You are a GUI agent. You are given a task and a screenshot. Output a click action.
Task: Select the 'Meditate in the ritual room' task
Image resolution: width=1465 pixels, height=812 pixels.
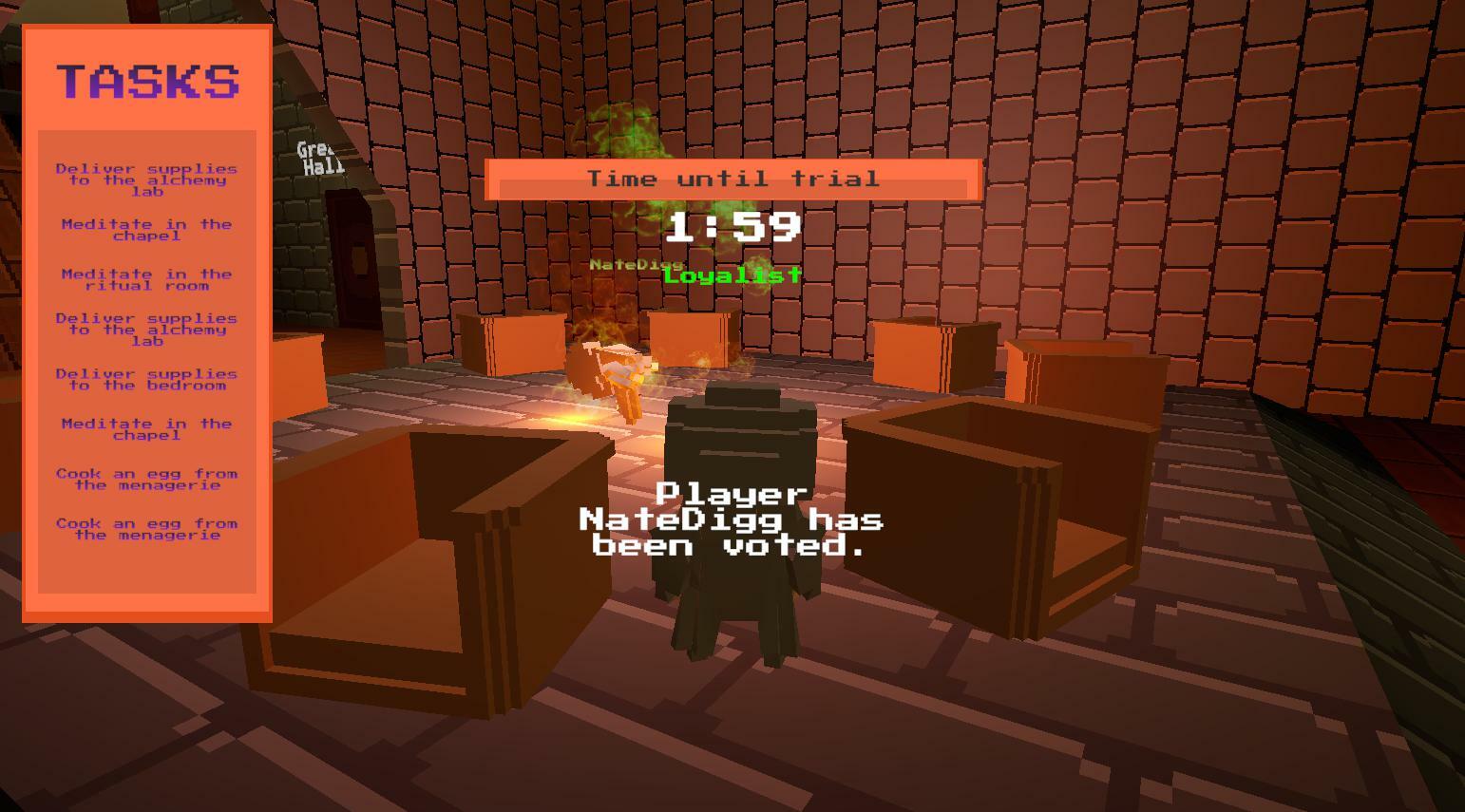pos(145,279)
